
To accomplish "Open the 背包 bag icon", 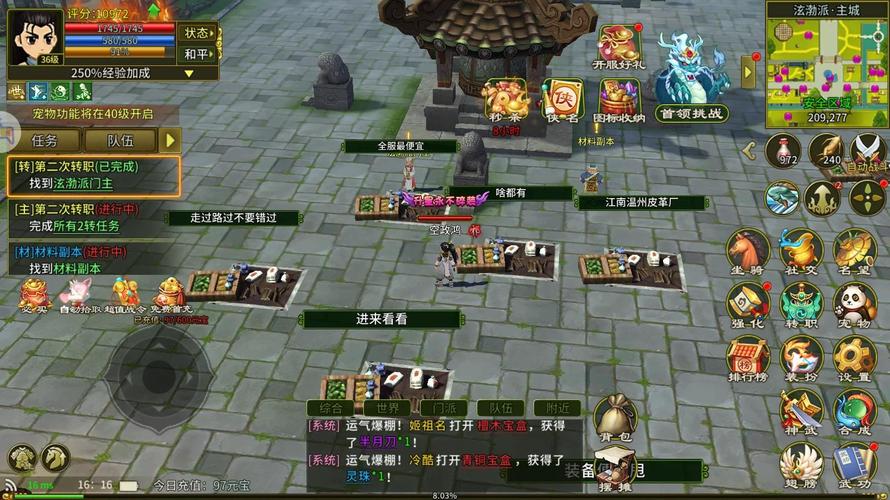I will tap(616, 416).
